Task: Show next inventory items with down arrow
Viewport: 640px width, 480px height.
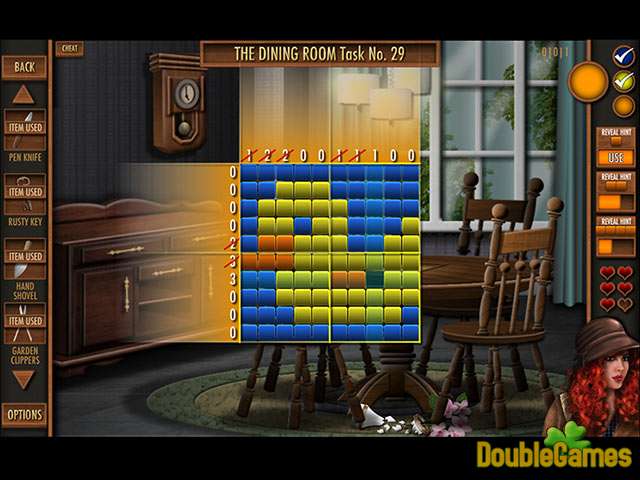Action: [24, 379]
